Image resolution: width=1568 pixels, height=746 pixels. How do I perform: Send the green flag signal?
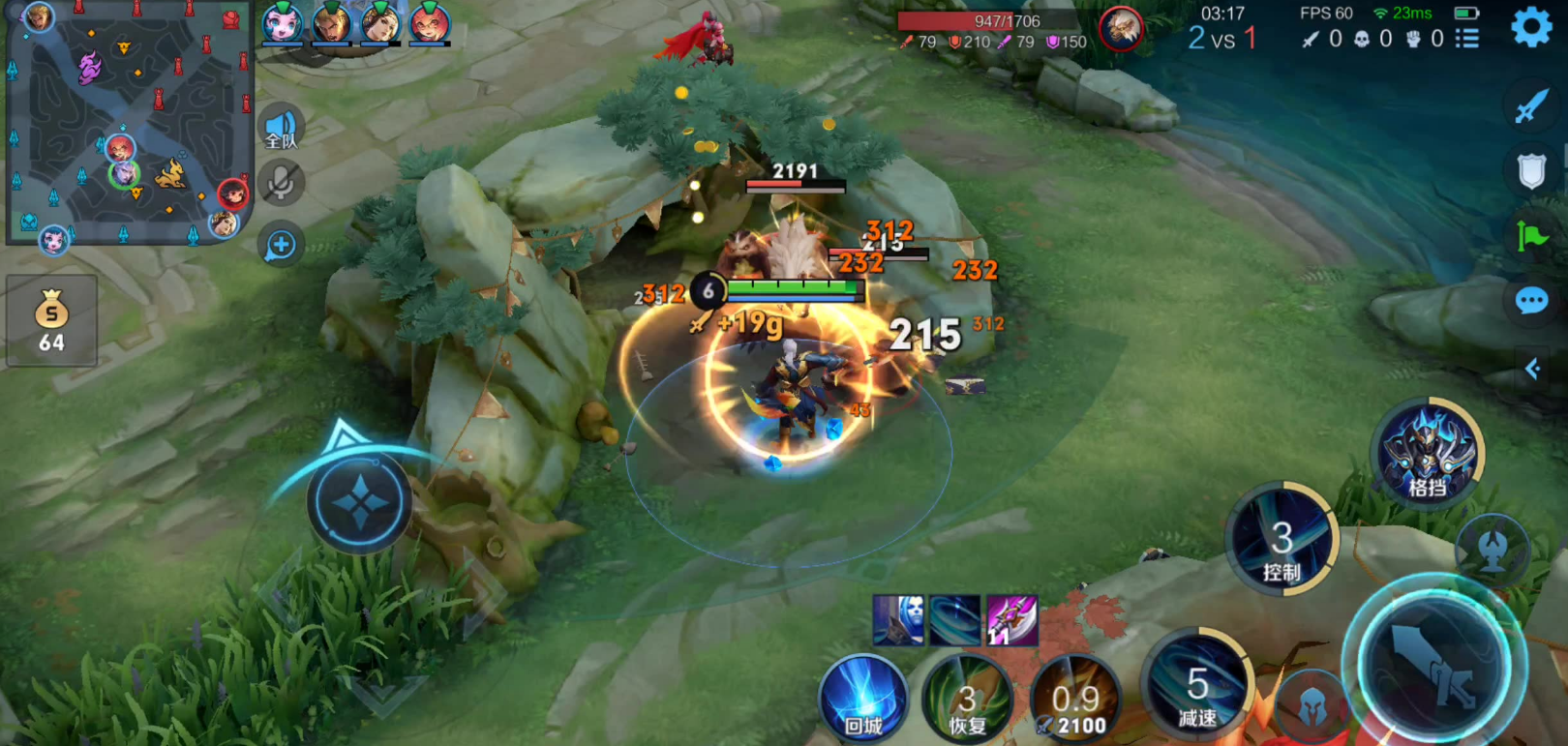(1531, 235)
